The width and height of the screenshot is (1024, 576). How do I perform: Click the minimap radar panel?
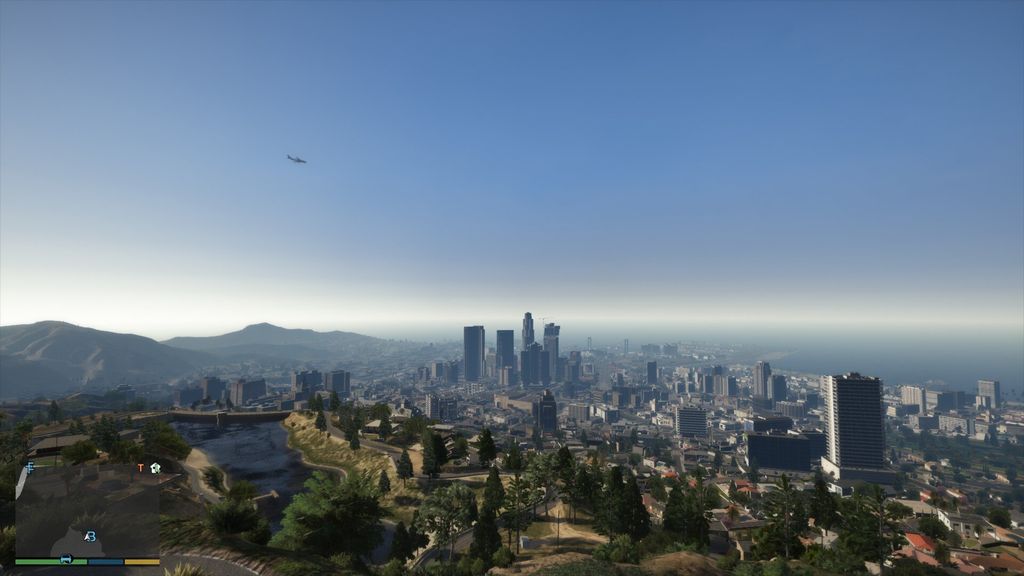pos(87,512)
